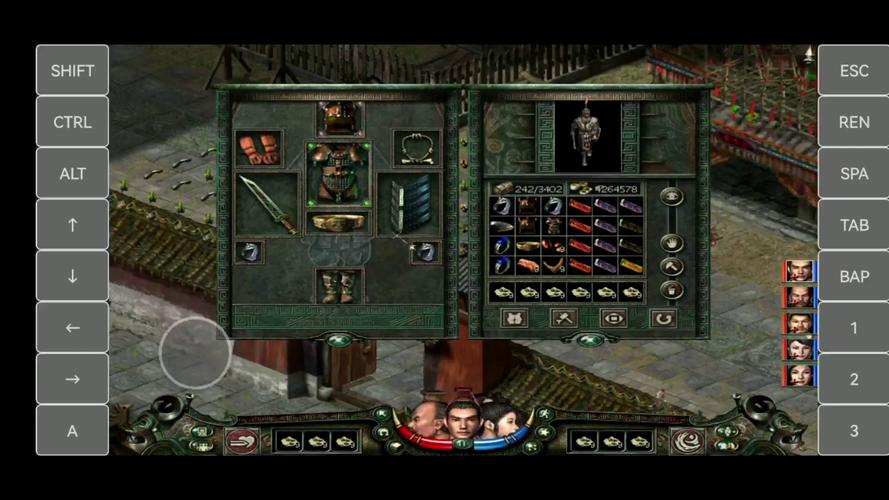Click the hammer button at inventory bottom
The height and width of the screenshot is (500, 889).
564,318
